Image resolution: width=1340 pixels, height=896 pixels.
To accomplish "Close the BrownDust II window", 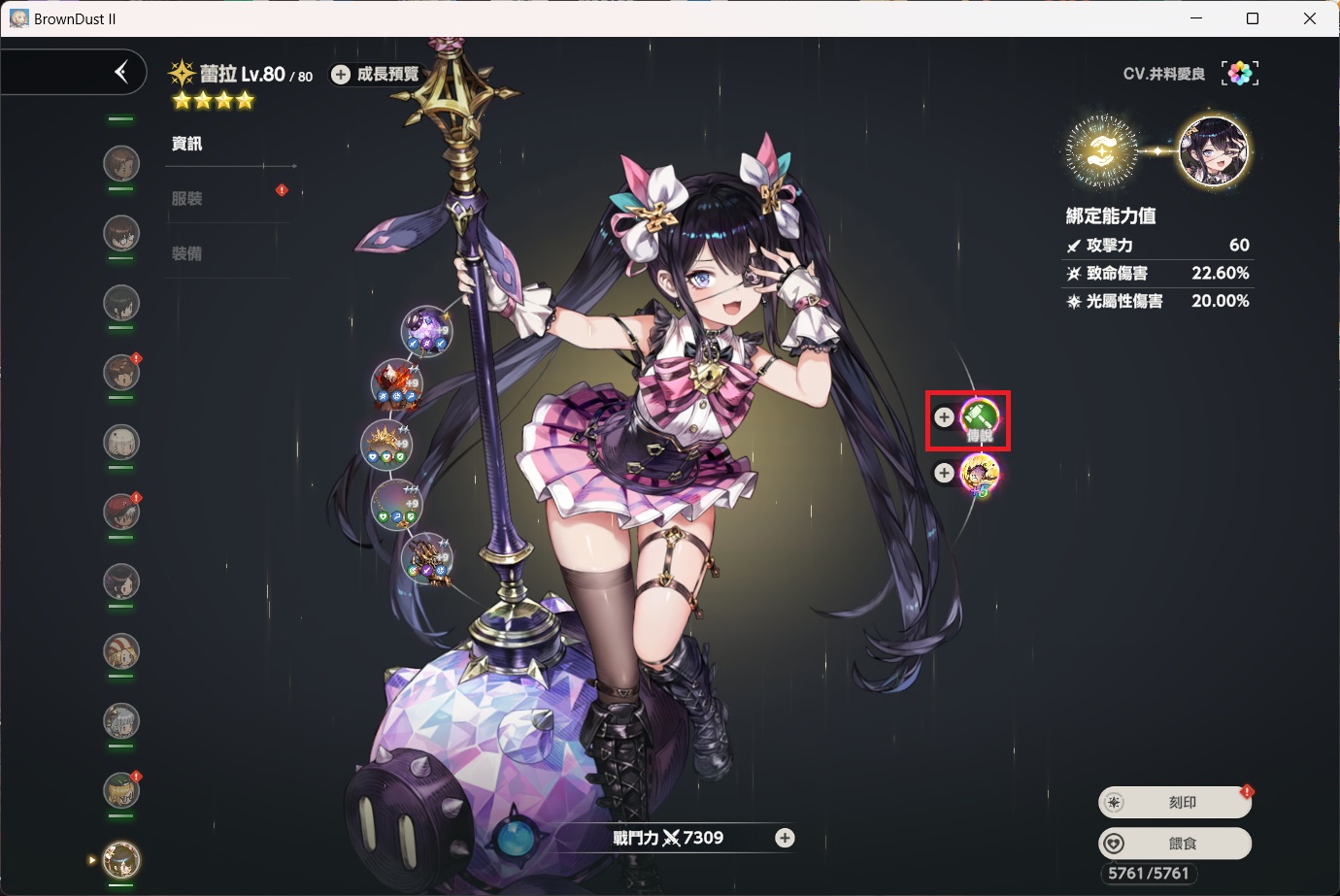I will point(1310,18).
